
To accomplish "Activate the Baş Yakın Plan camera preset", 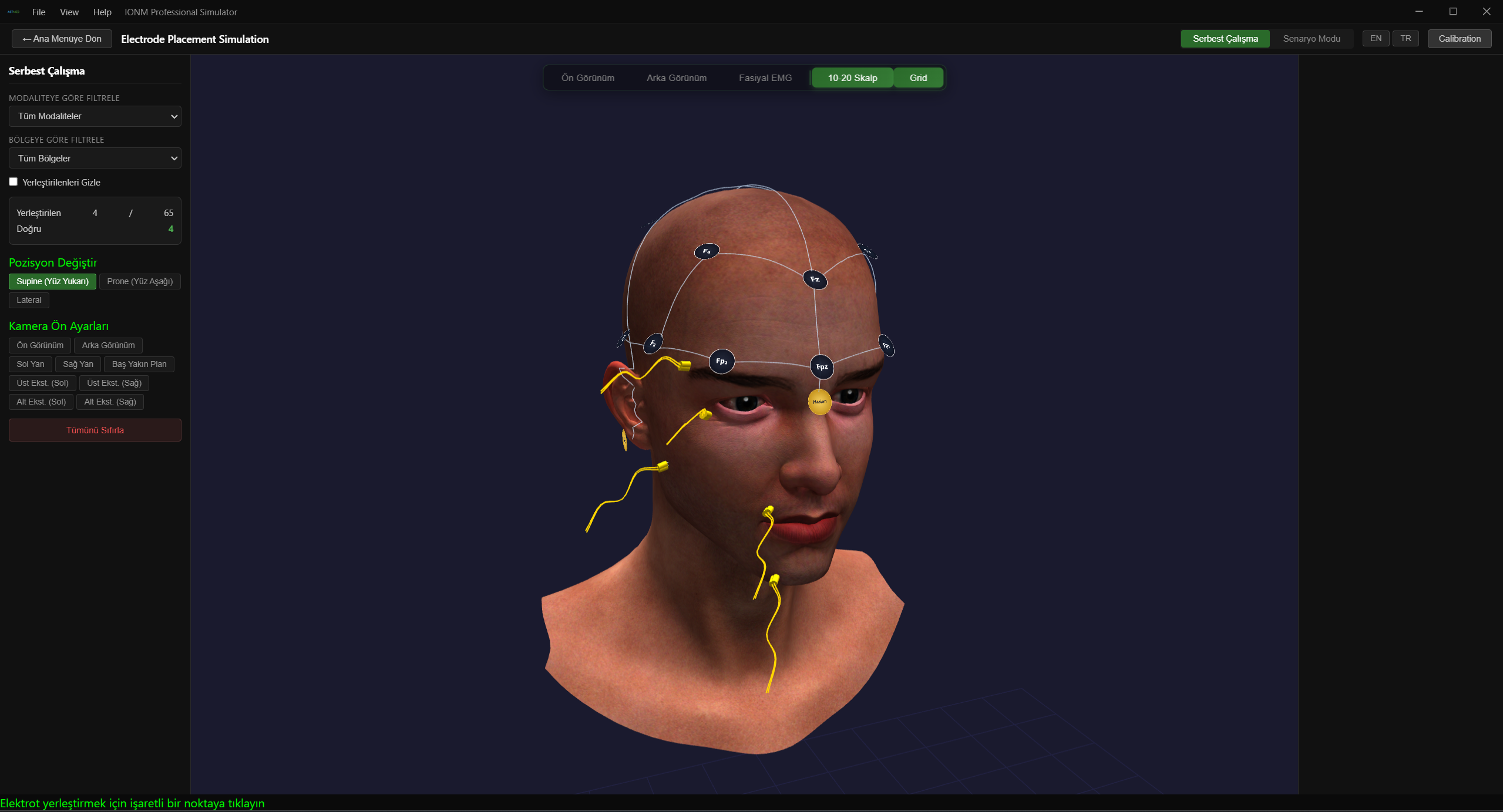I will pos(139,365).
